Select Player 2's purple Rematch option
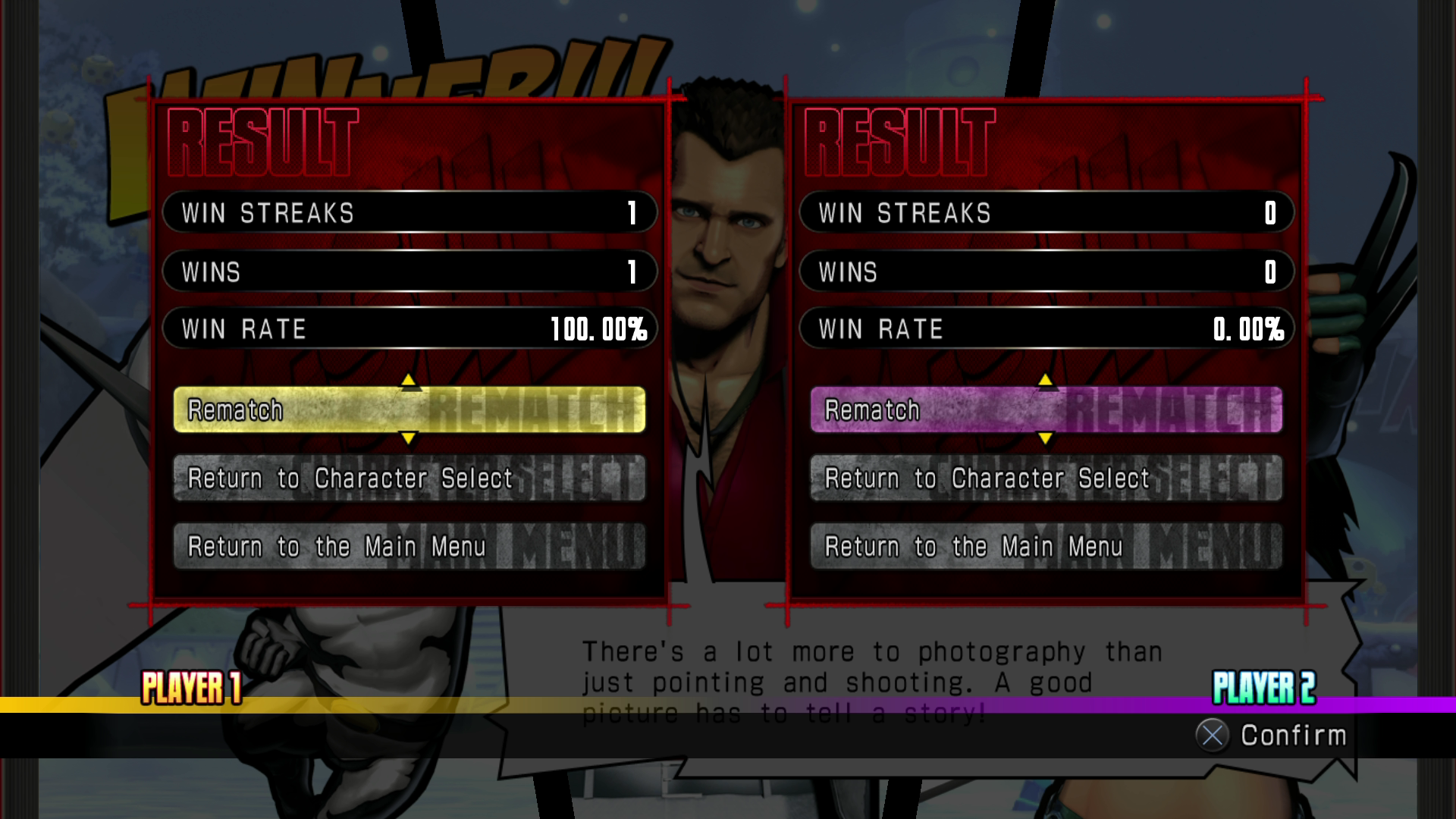The width and height of the screenshot is (1456, 819). point(1046,410)
